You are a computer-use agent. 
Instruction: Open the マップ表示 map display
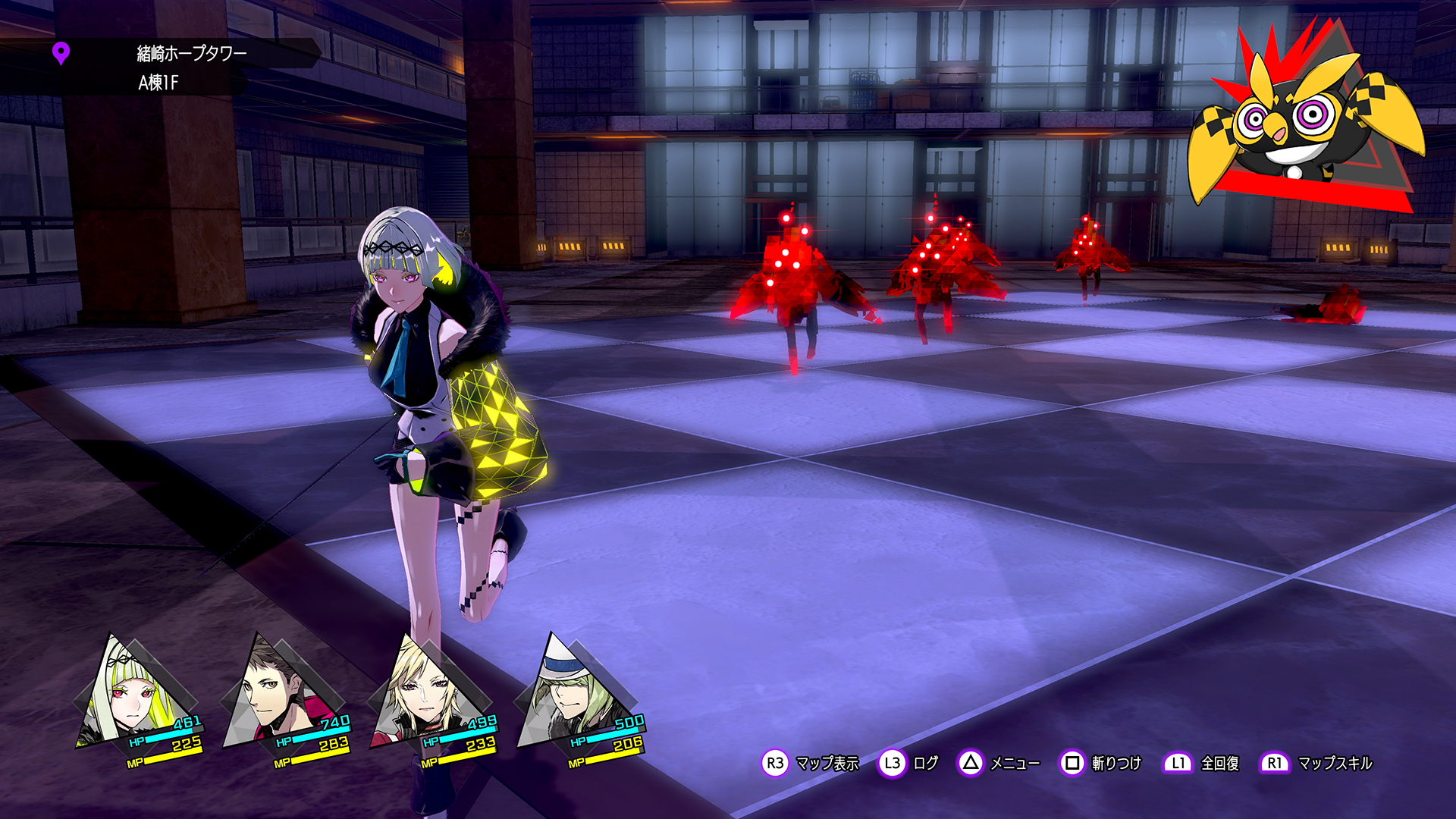click(x=810, y=763)
